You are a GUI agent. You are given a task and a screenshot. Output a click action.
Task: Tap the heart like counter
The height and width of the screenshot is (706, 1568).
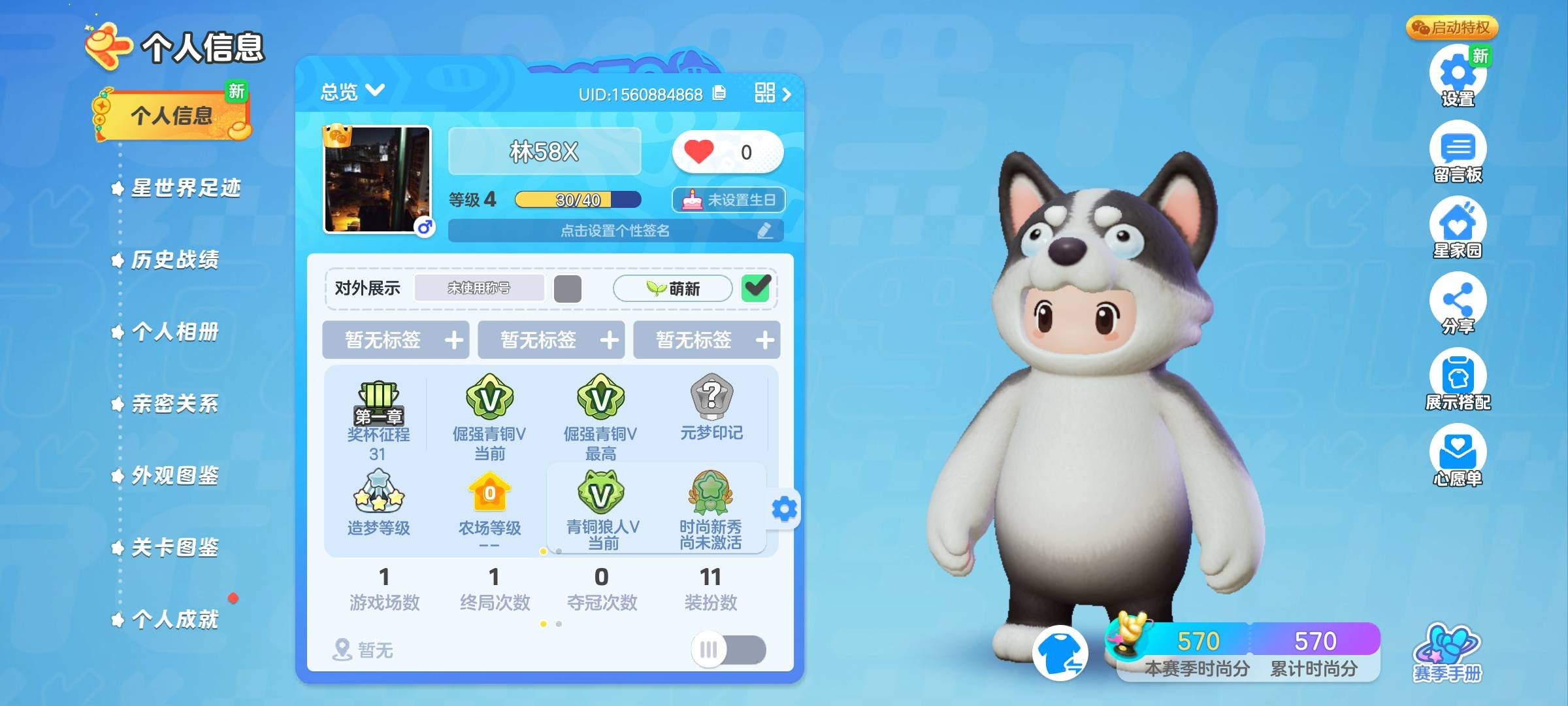point(727,152)
